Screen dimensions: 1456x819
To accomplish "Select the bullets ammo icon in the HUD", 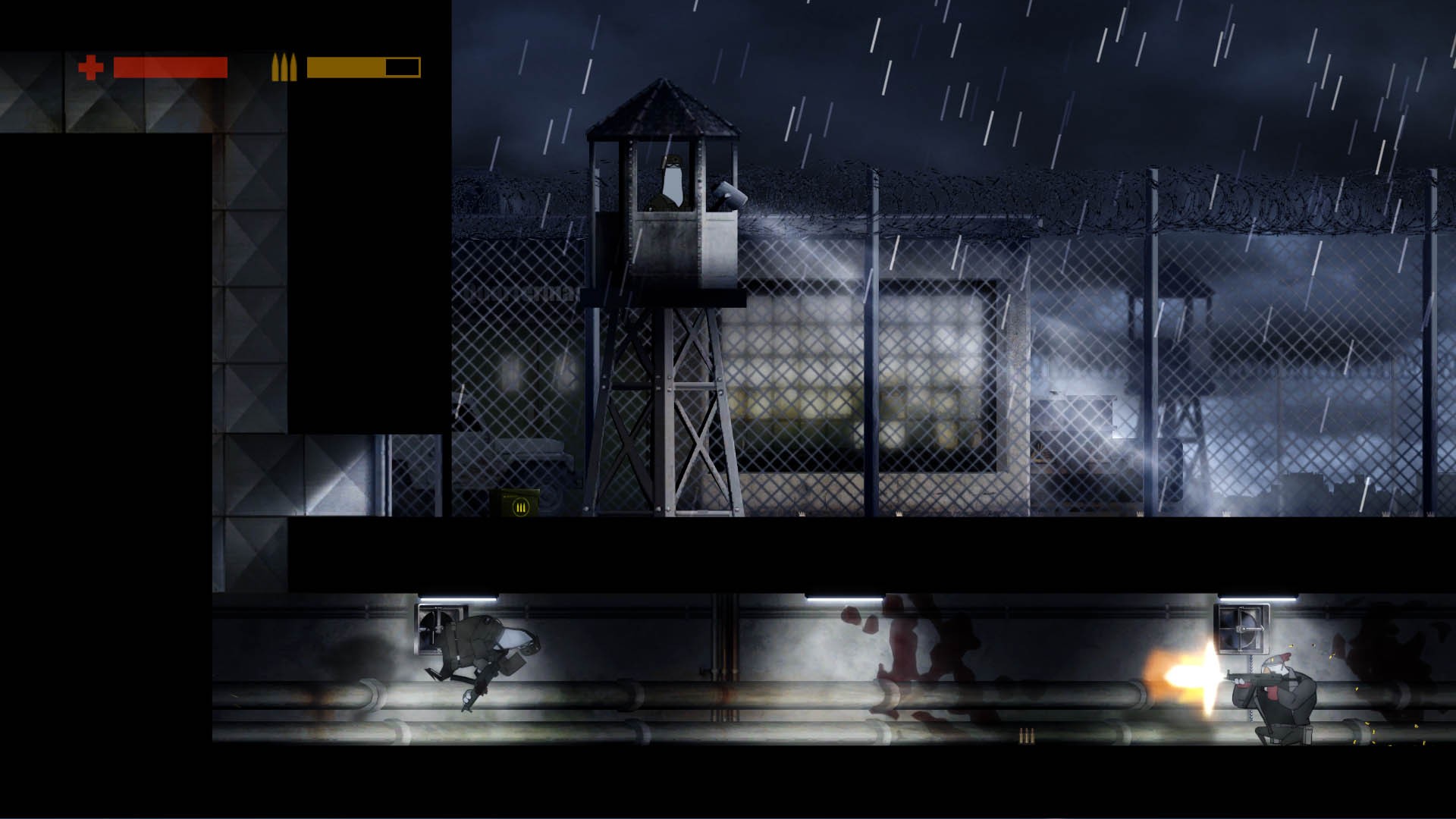I will [284, 67].
